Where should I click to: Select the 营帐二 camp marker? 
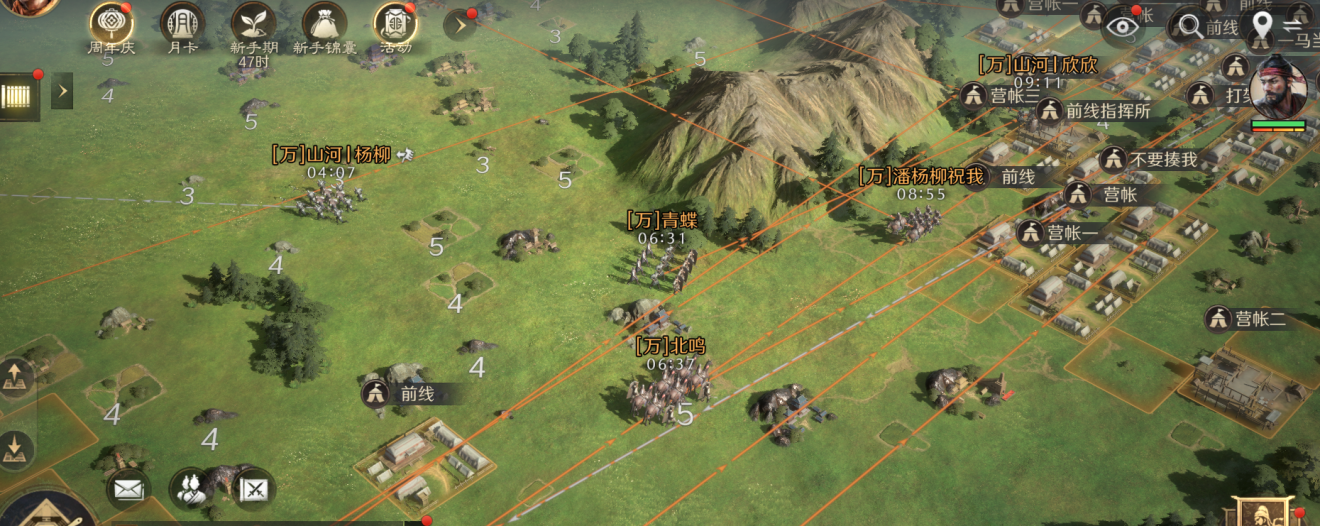click(1218, 319)
